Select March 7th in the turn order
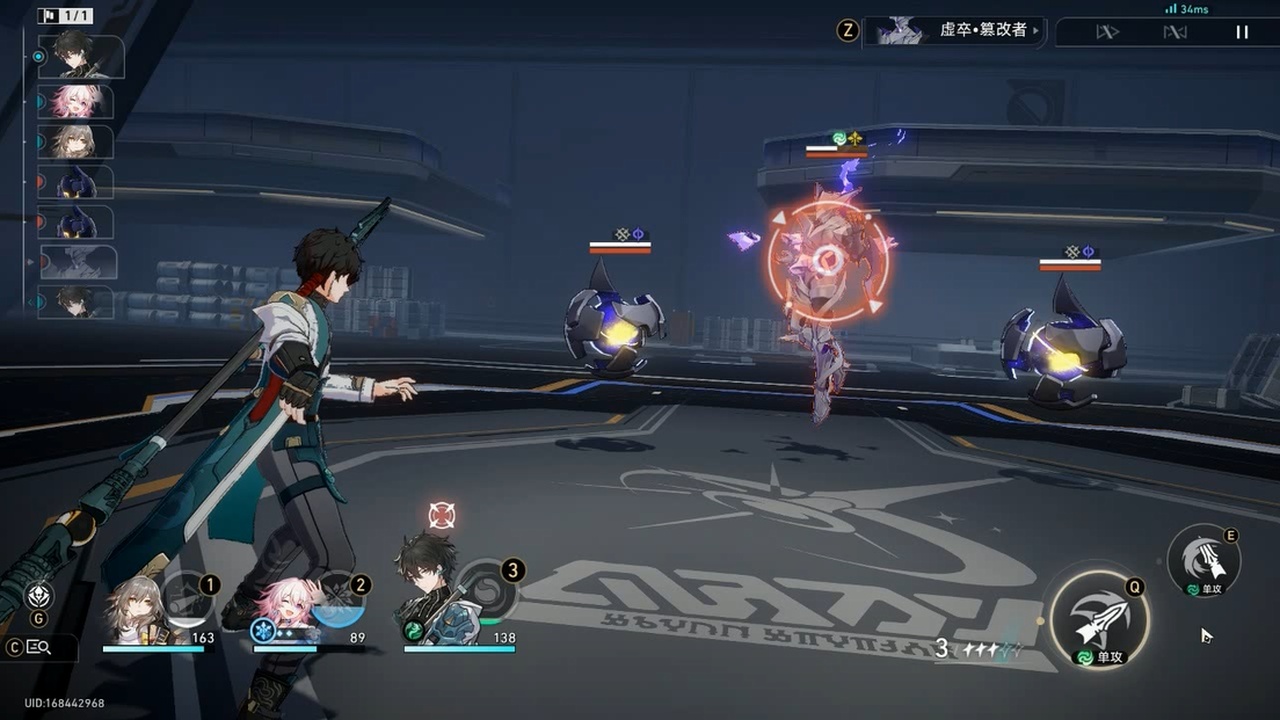 click(76, 101)
